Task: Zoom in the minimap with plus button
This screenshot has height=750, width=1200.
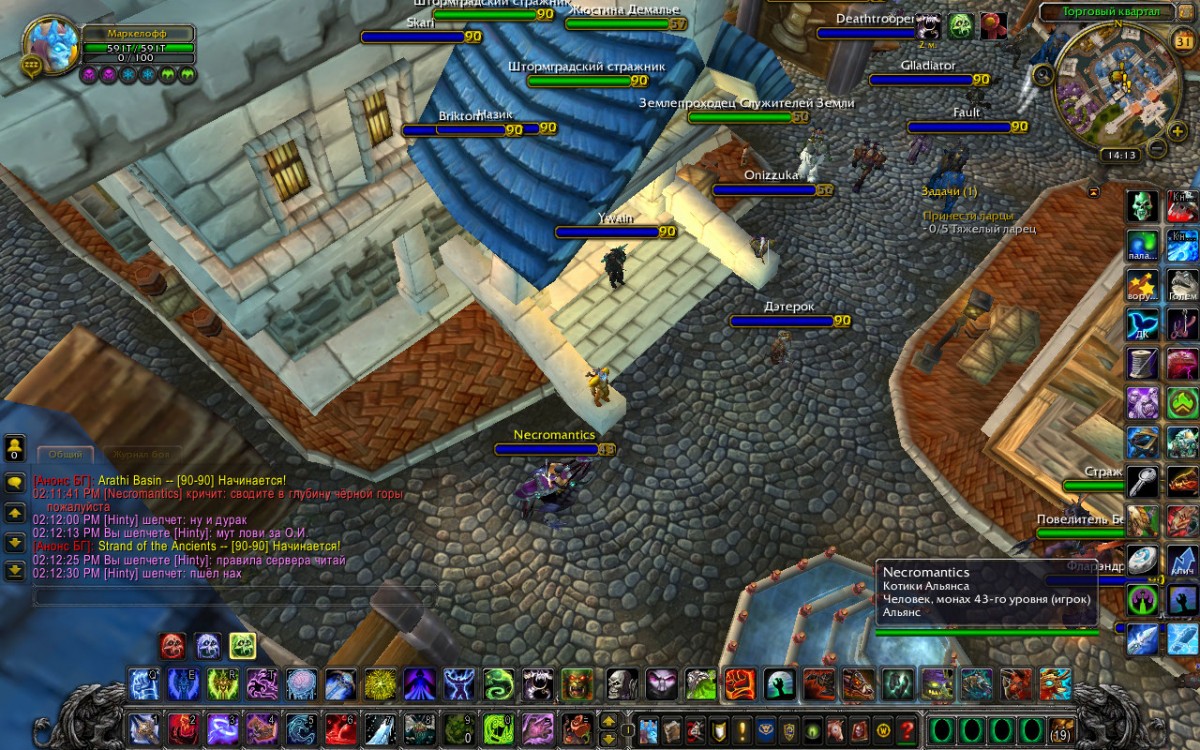Action: [1178, 130]
